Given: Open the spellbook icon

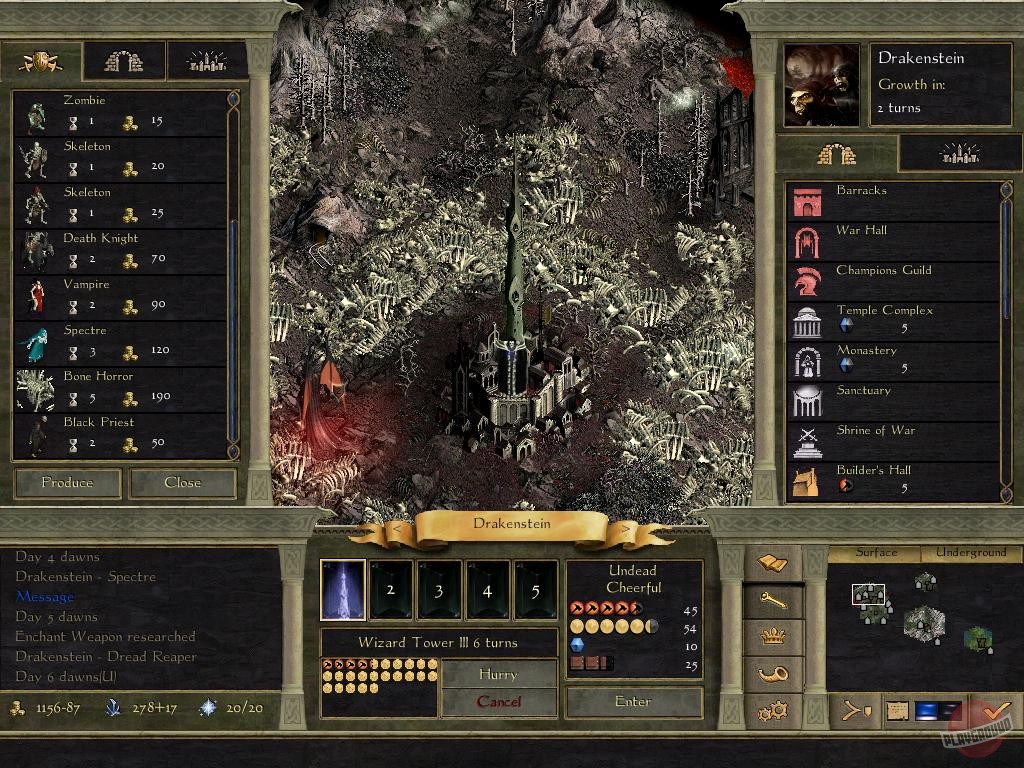Looking at the screenshot, I should tap(773, 563).
